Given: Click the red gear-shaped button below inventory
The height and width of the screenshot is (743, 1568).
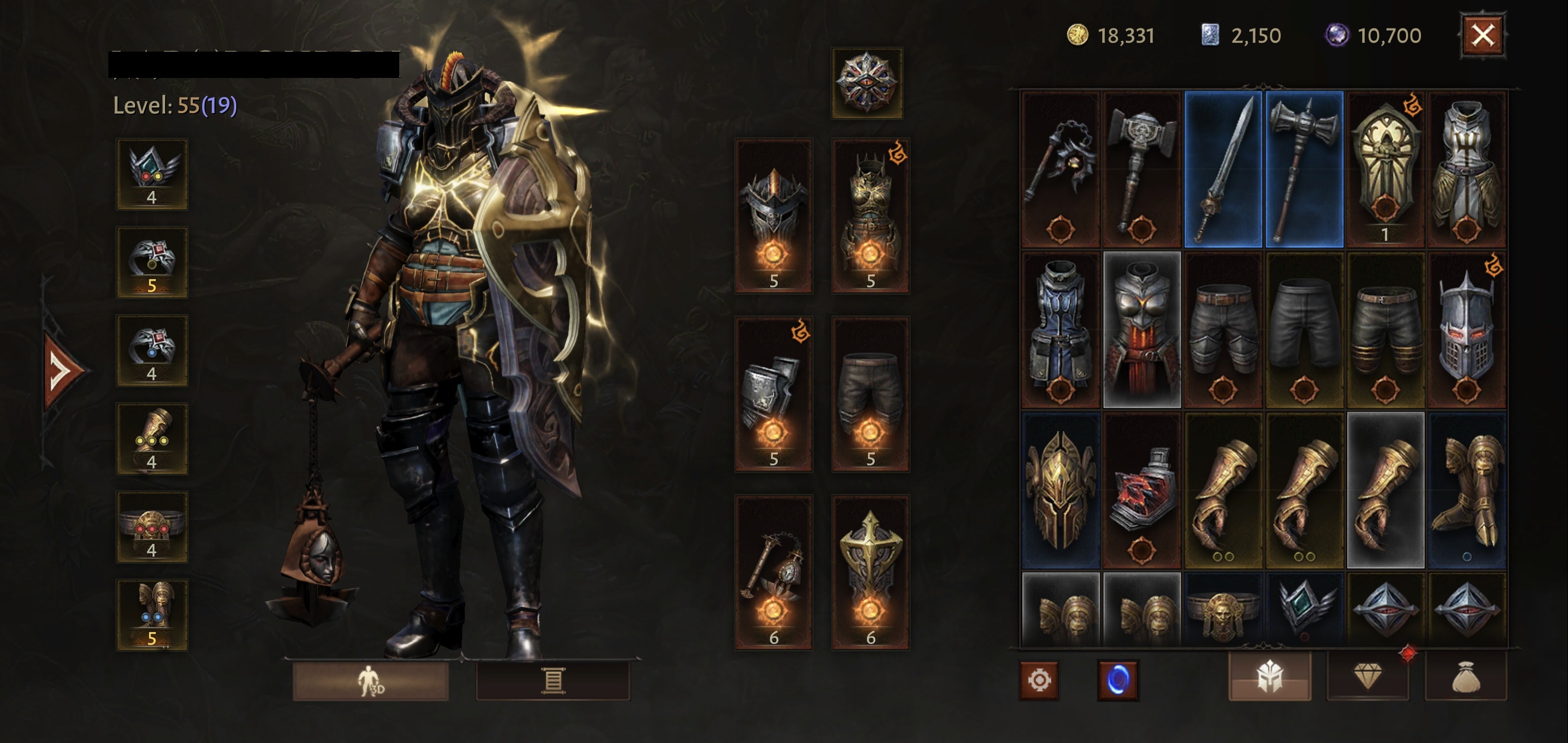Looking at the screenshot, I should click(1039, 680).
